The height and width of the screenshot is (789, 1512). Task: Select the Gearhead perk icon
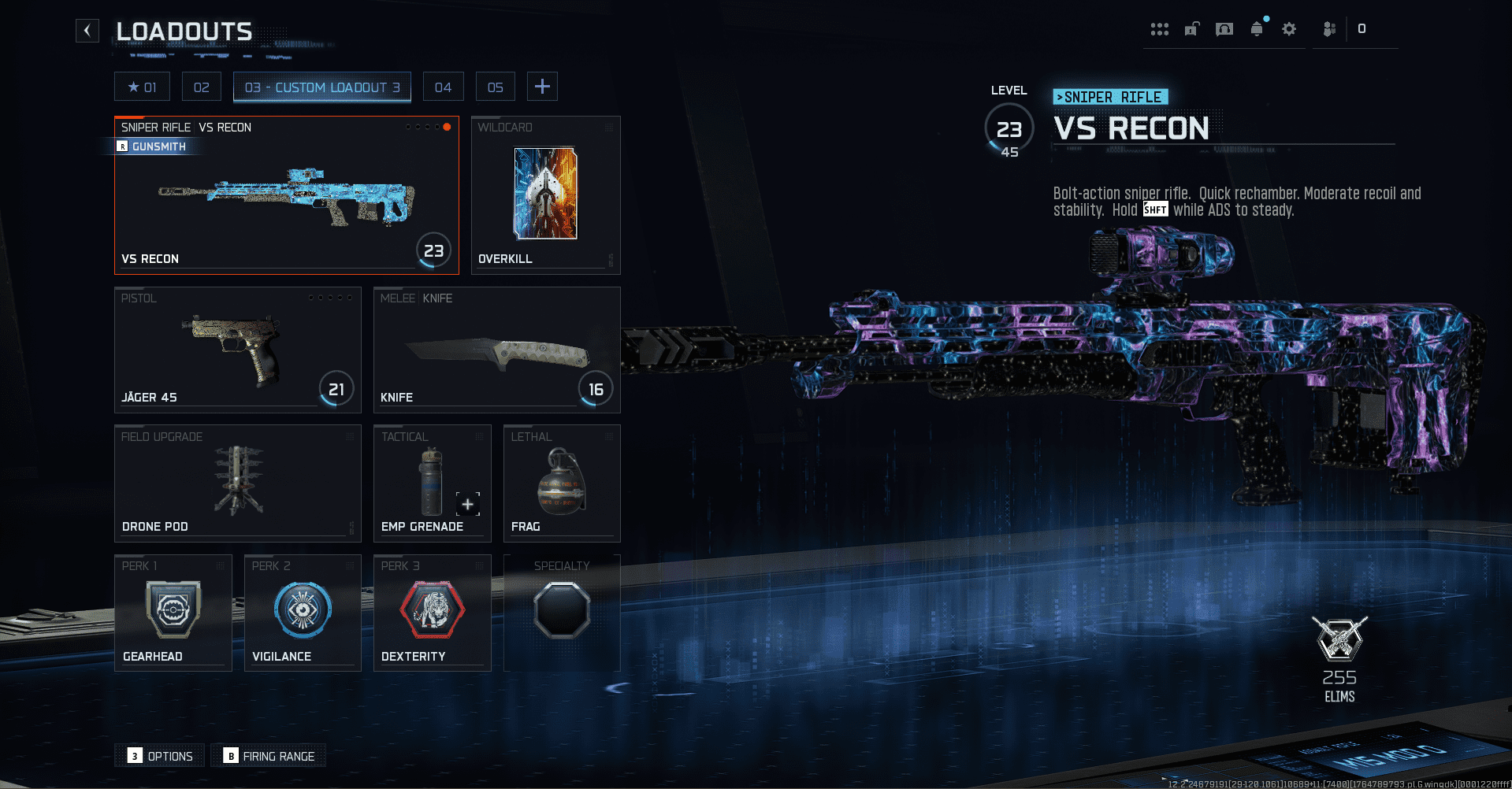click(x=173, y=609)
